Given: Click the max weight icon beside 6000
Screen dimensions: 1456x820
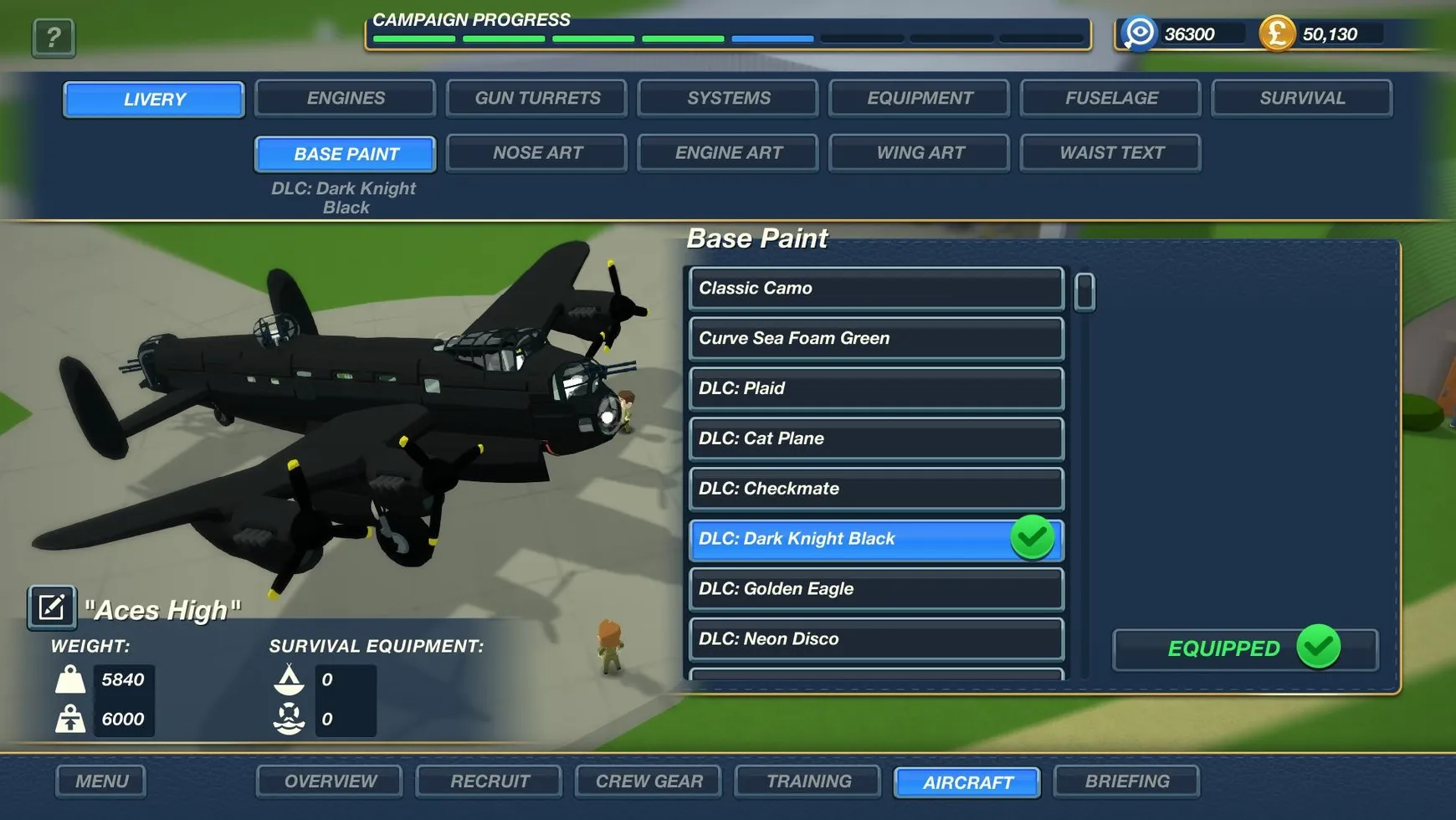Looking at the screenshot, I should click(72, 719).
